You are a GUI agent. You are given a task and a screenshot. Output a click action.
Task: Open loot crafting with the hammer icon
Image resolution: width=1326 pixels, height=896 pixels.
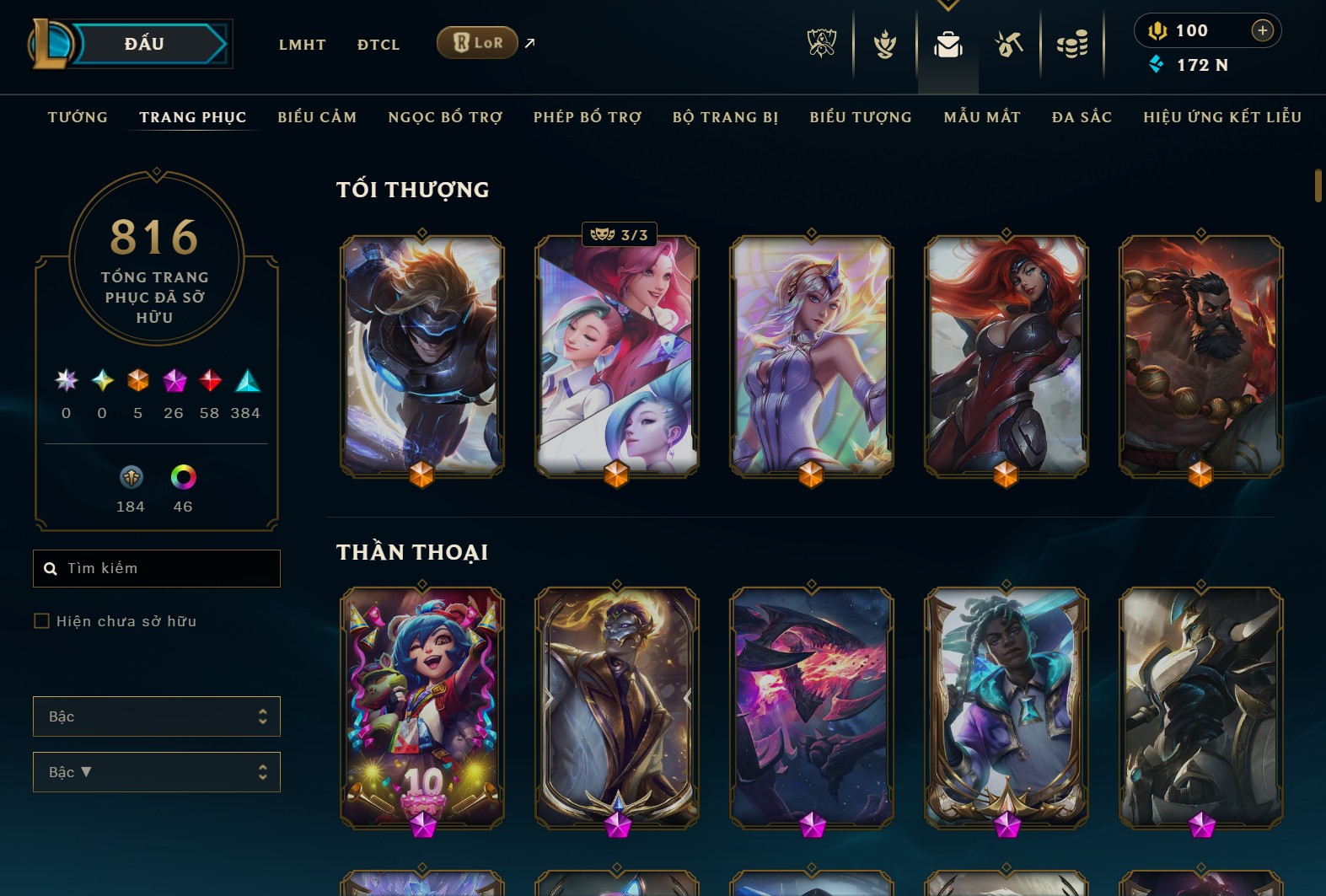(x=1009, y=44)
